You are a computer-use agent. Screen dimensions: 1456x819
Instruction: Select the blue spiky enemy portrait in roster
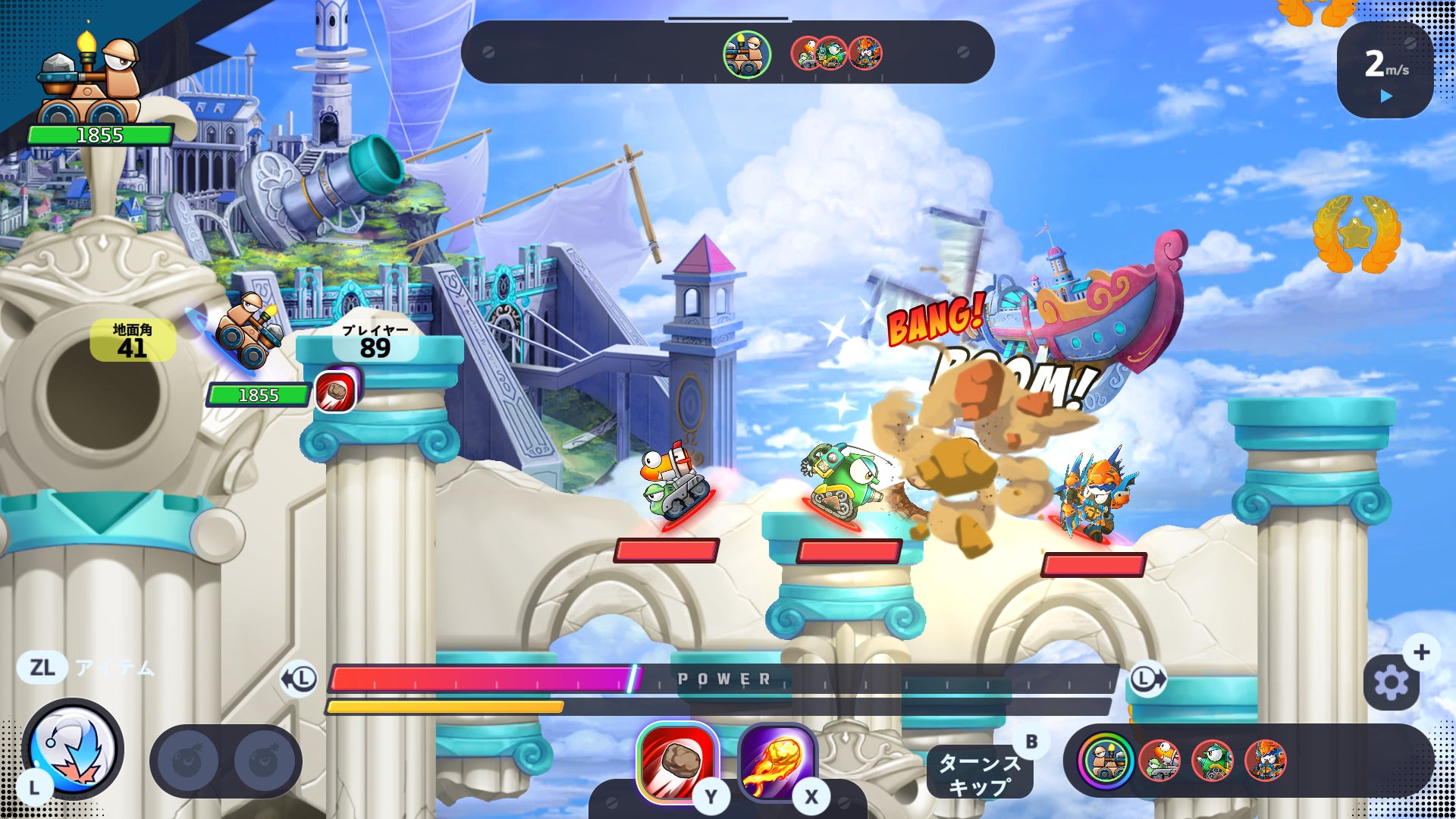[x=1265, y=761]
